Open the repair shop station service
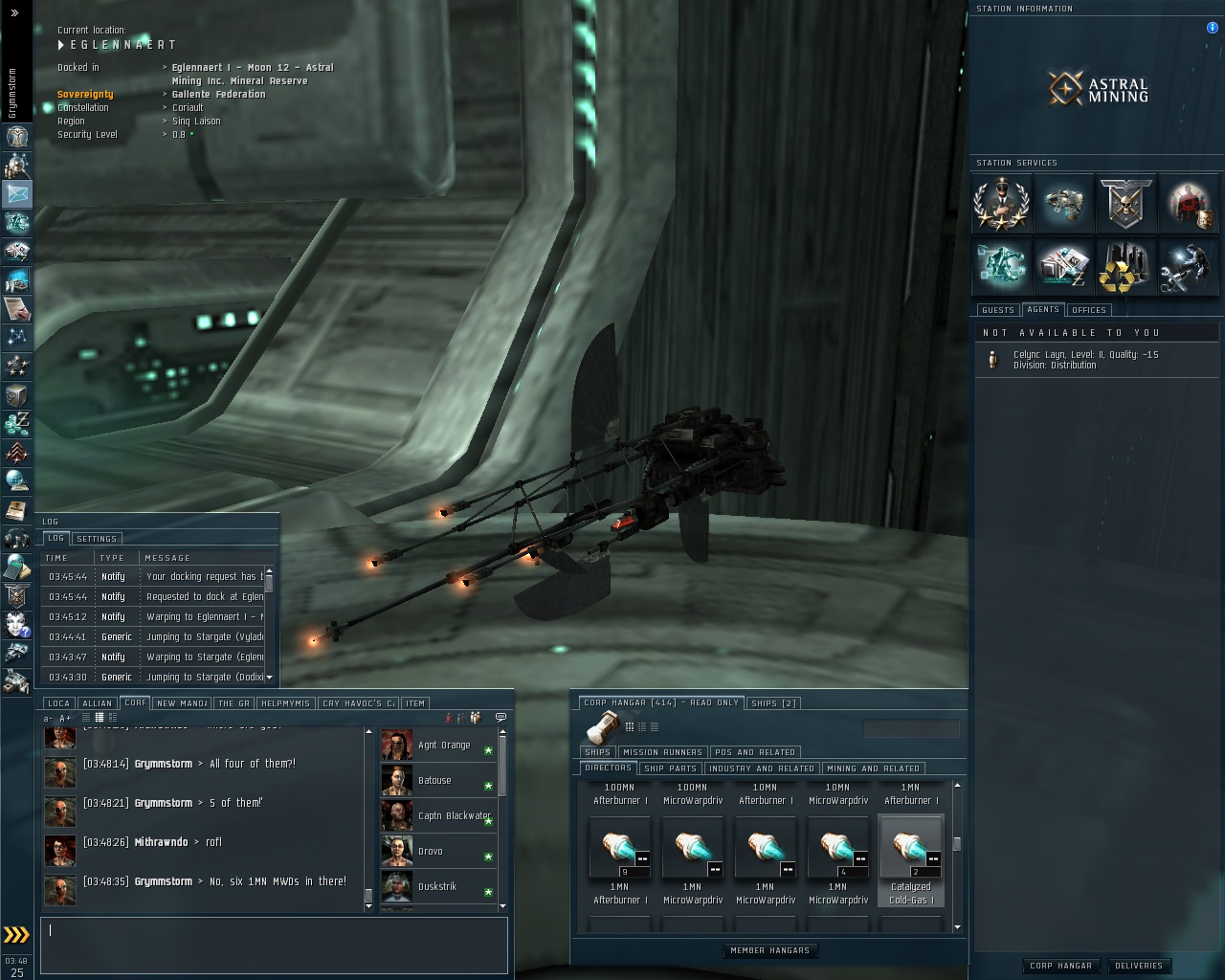Image resolution: width=1225 pixels, height=980 pixels. 1188,266
